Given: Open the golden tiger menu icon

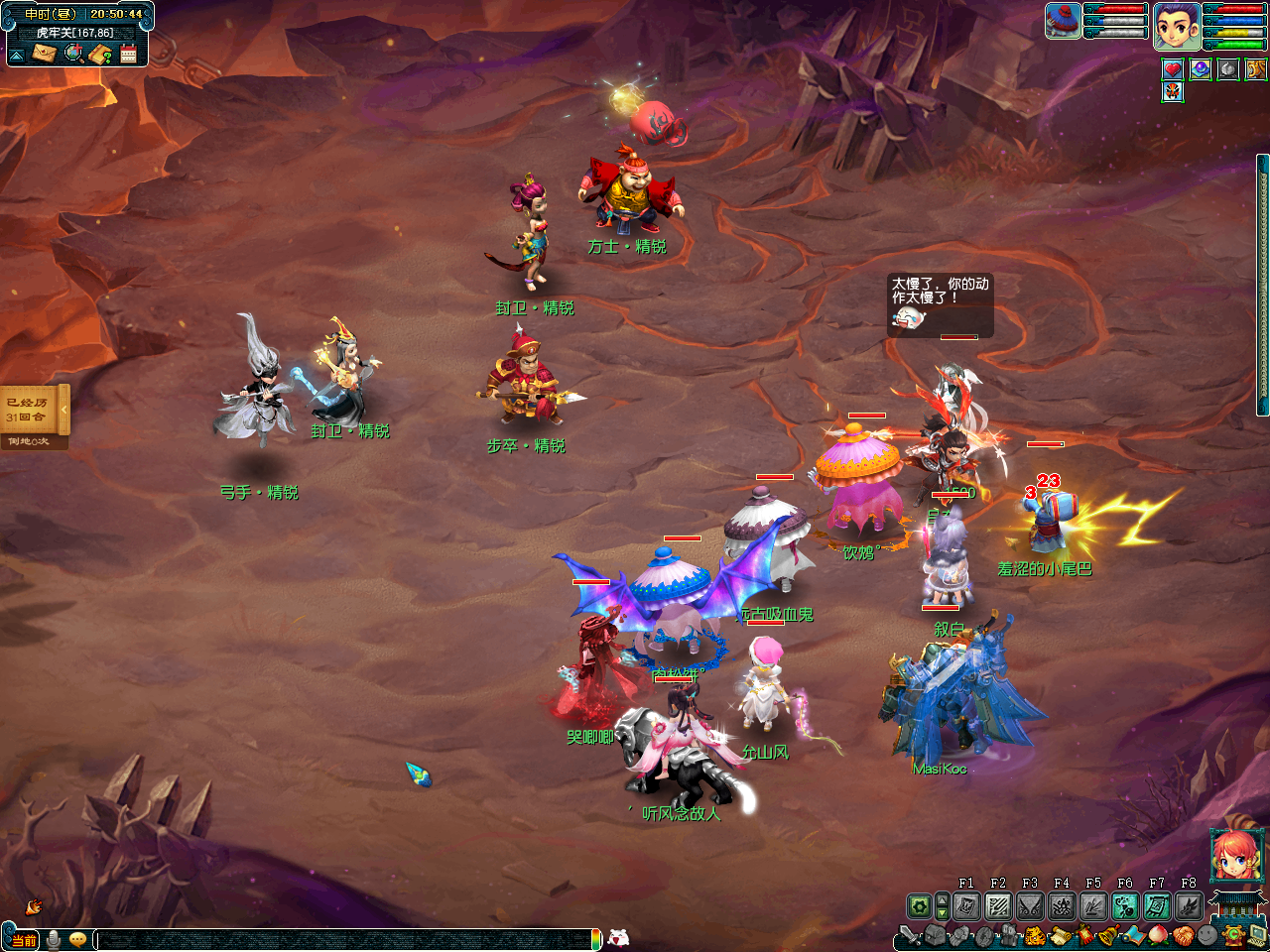Looking at the screenshot, I should (x=1035, y=935).
